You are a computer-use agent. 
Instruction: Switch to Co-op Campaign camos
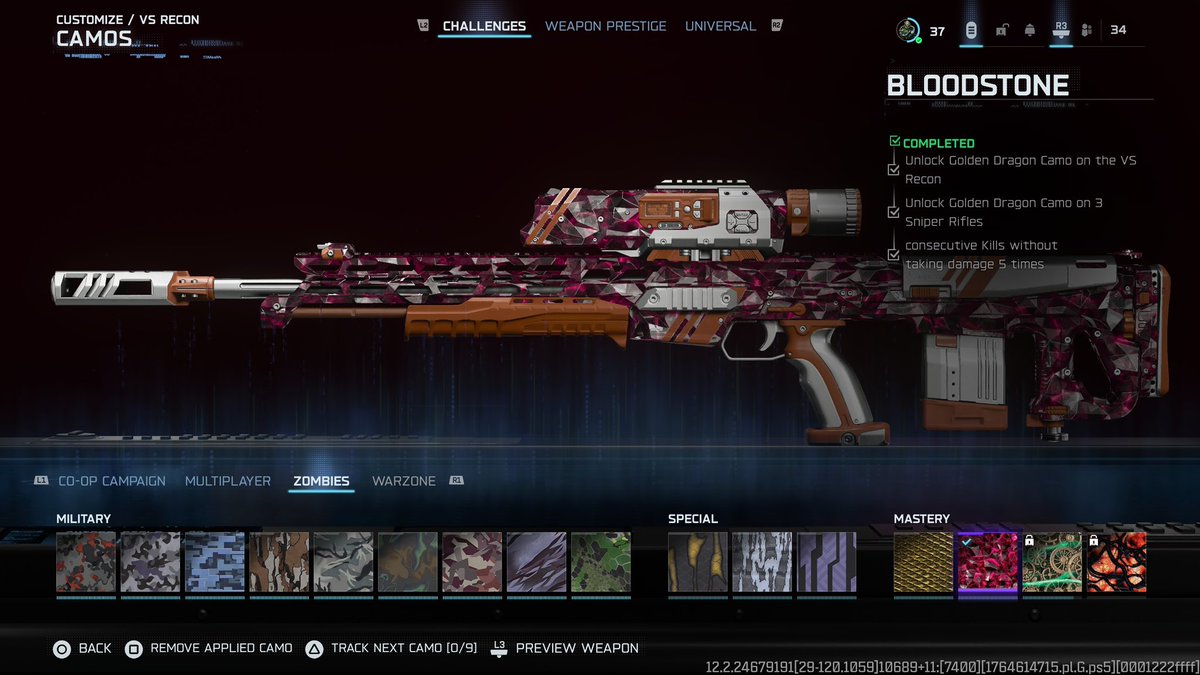point(111,481)
